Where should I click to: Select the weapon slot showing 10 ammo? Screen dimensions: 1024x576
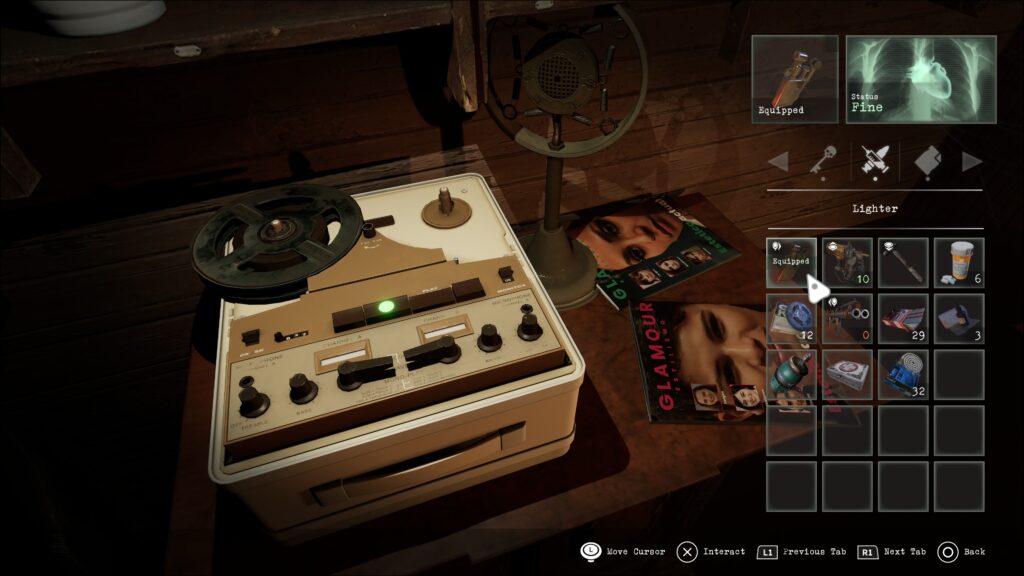(848, 263)
